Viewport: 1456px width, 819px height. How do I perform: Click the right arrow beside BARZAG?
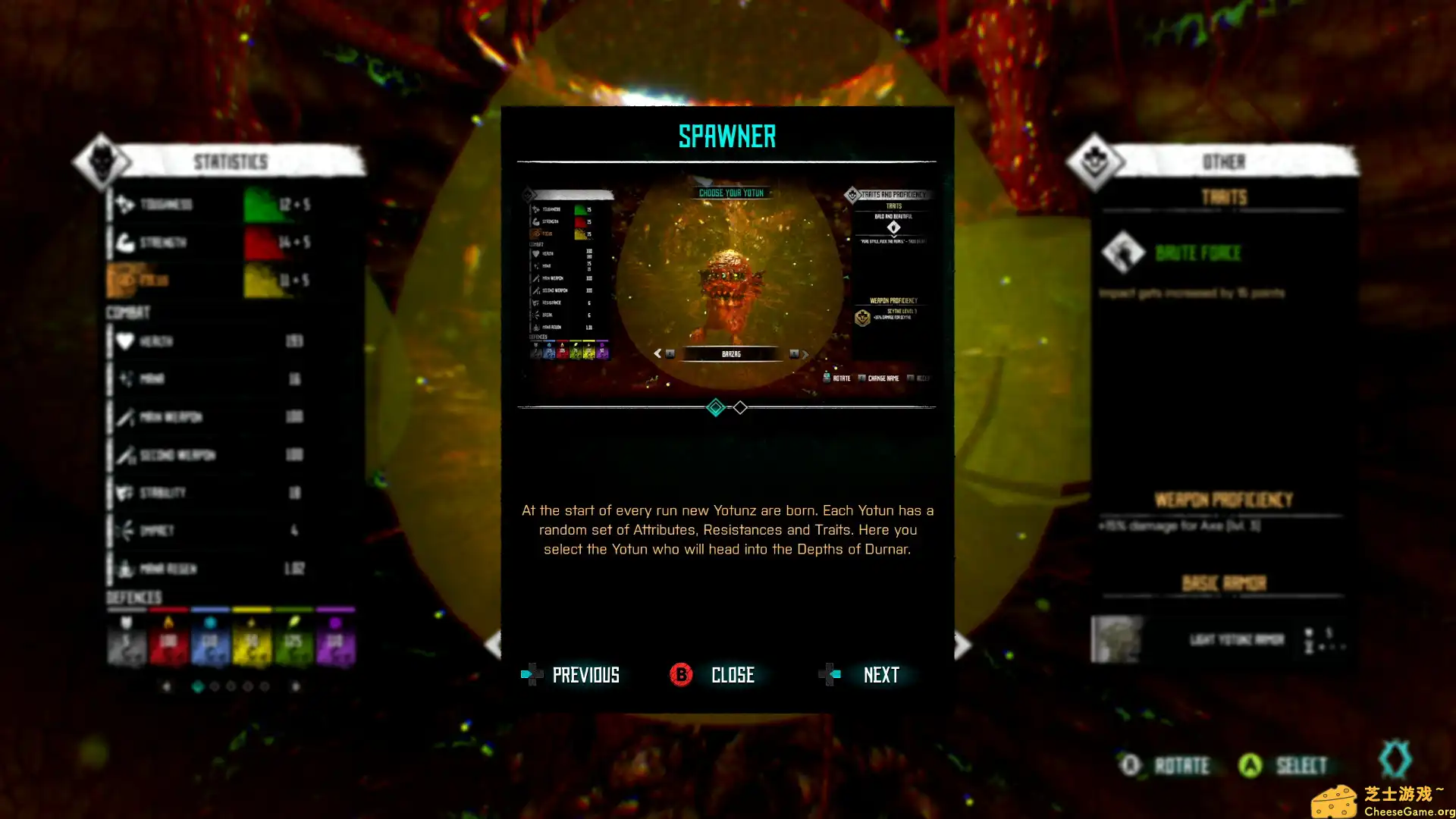coord(805,354)
